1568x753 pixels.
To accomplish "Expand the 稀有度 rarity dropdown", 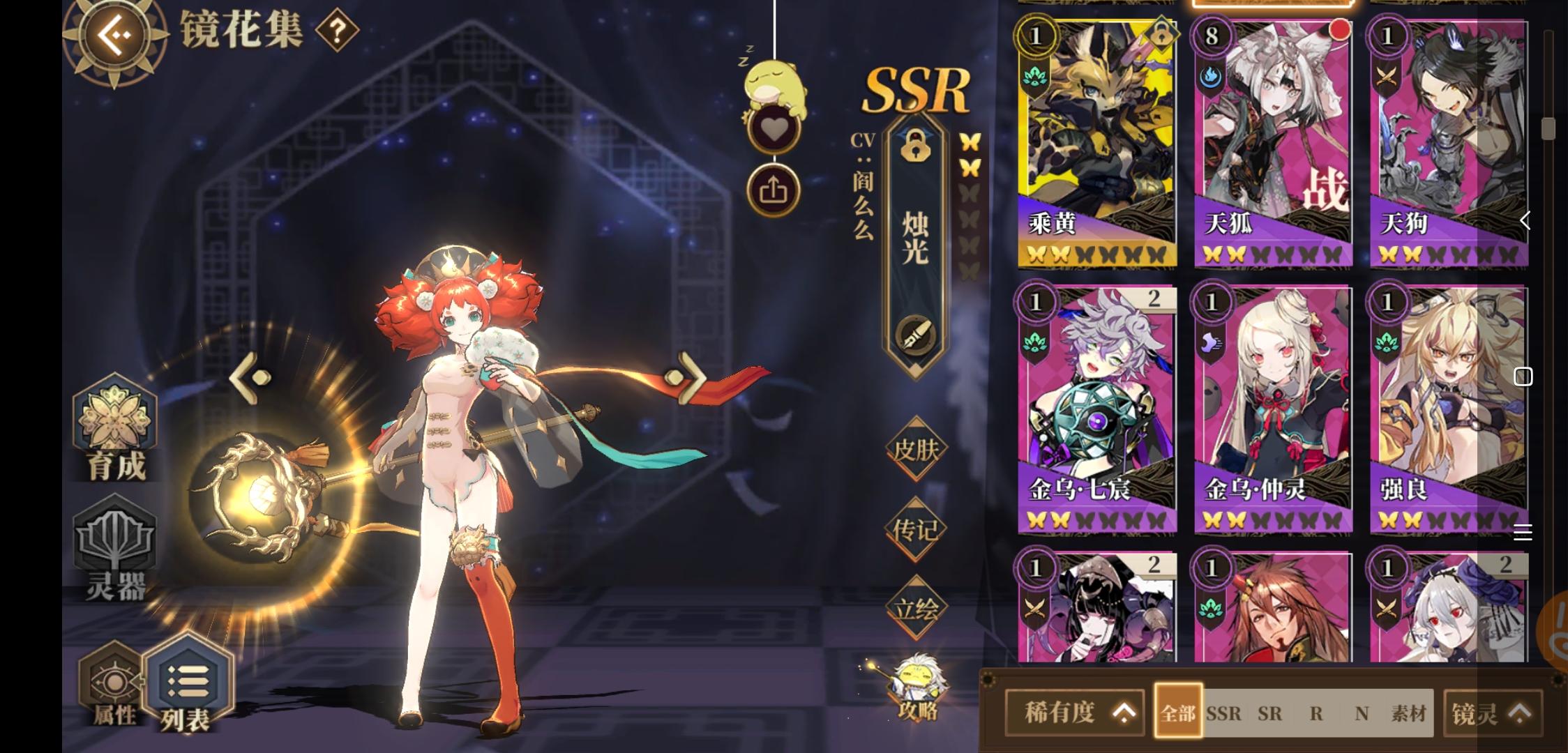I will point(1074,713).
